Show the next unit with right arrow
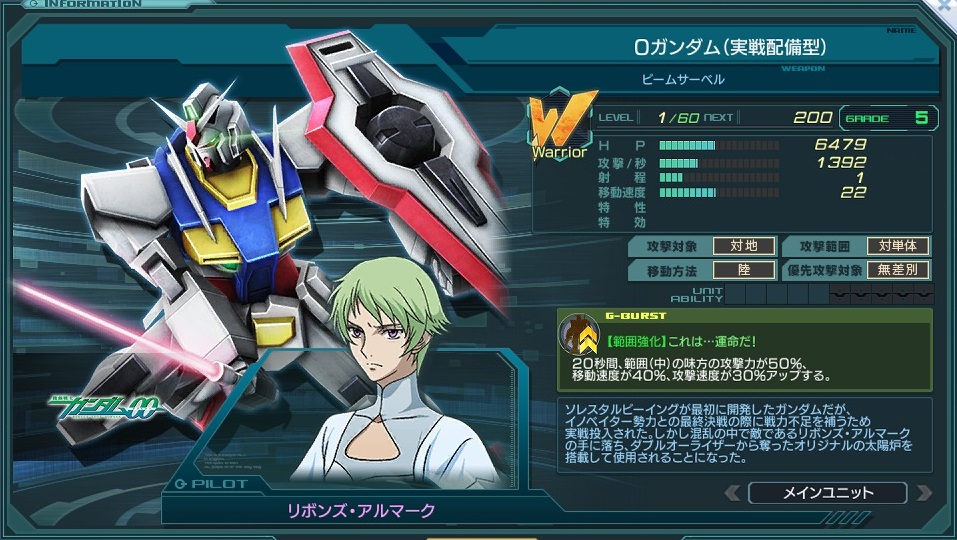Screen dimensions: 957x540 coord(922,493)
